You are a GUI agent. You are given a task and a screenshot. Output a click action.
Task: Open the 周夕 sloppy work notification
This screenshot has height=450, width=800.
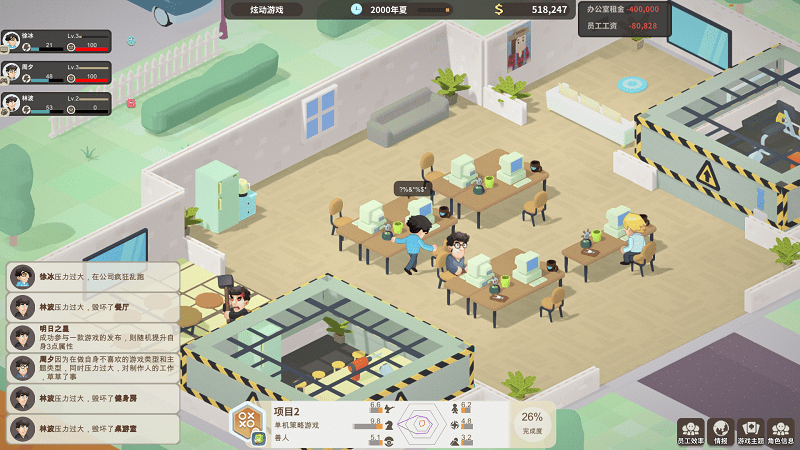click(93, 368)
